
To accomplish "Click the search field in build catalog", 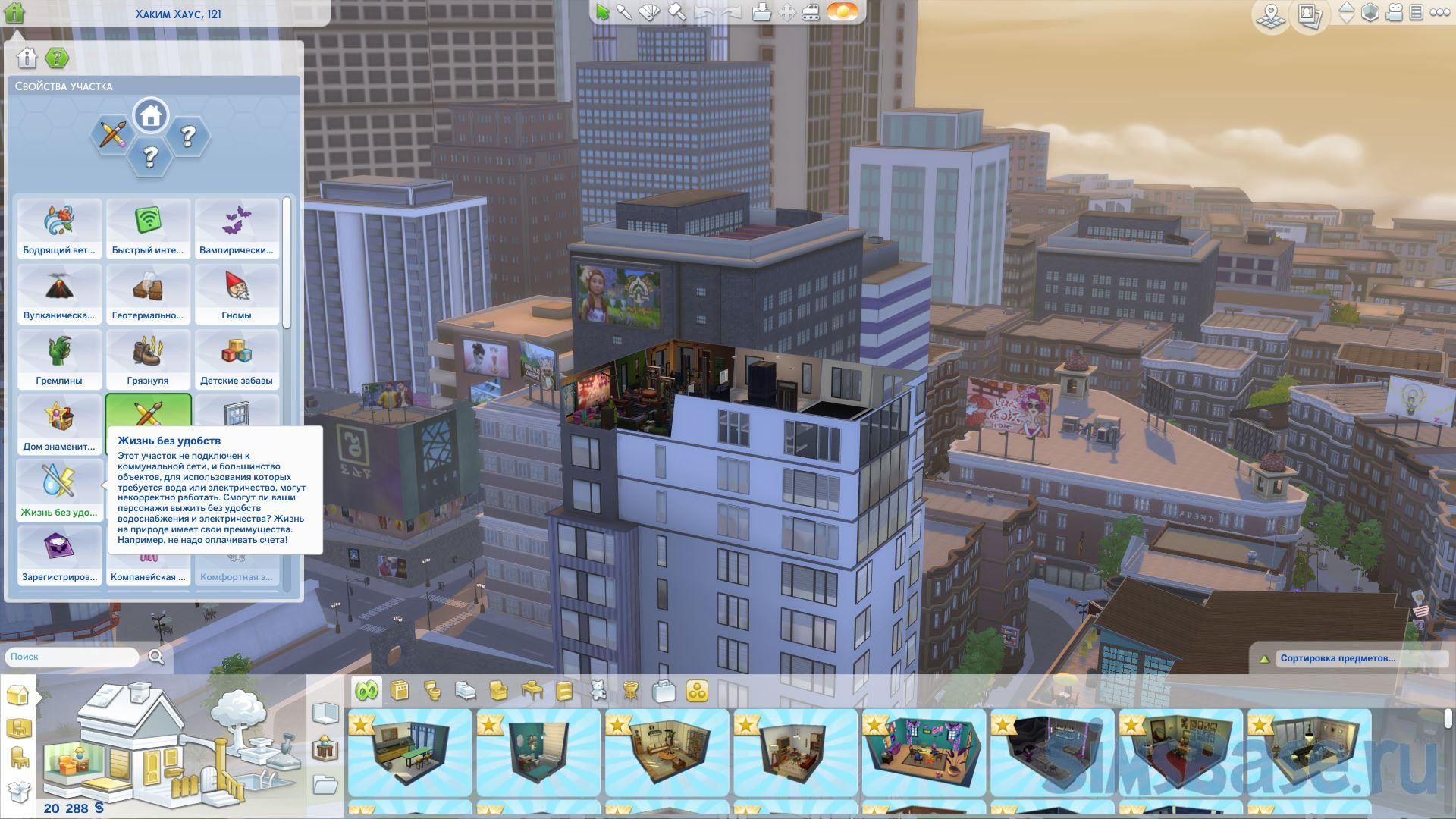I will 72,657.
